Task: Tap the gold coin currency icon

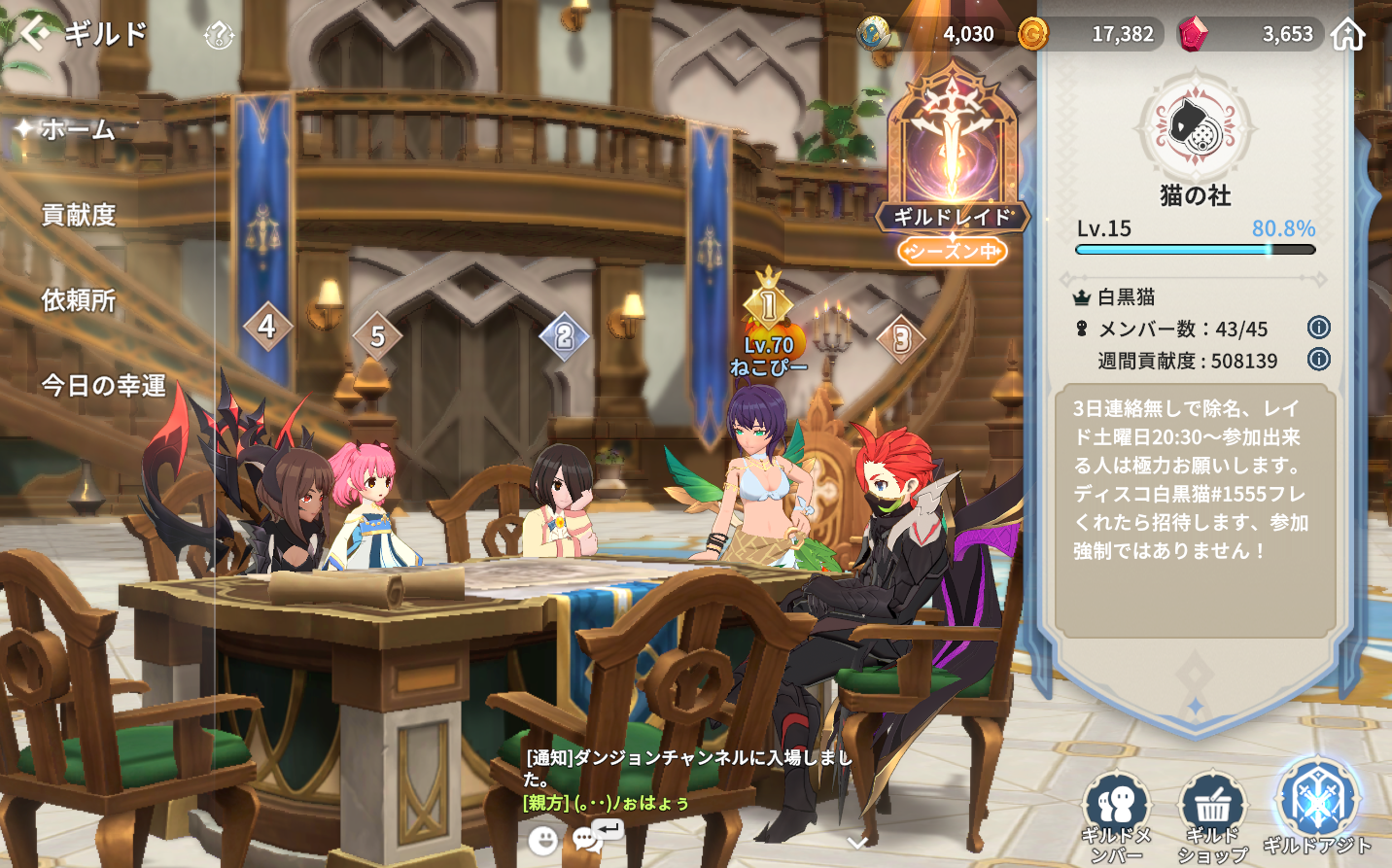Action: pos(1032,34)
